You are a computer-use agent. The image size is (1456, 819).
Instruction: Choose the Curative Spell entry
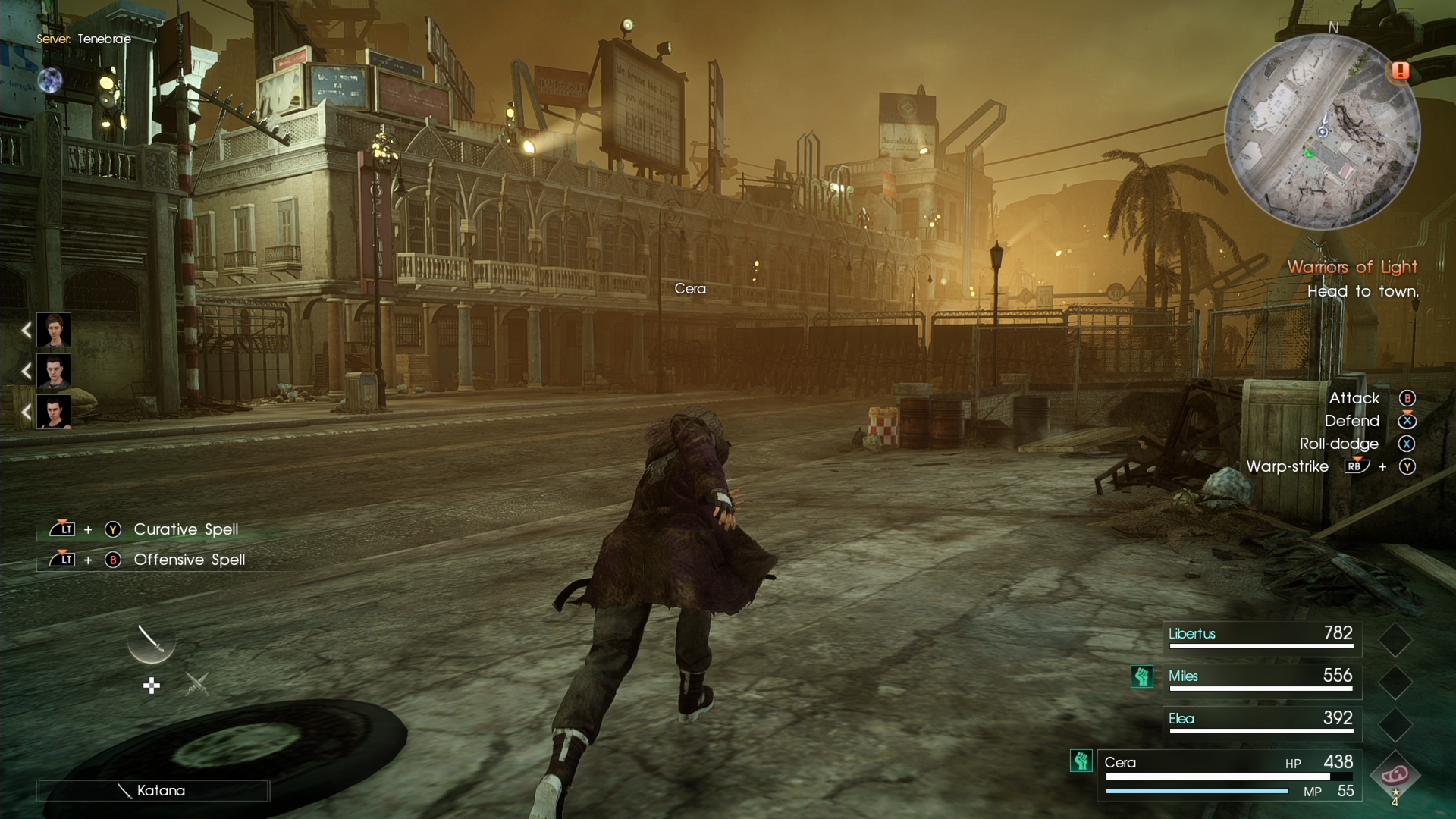pyautogui.click(x=186, y=529)
